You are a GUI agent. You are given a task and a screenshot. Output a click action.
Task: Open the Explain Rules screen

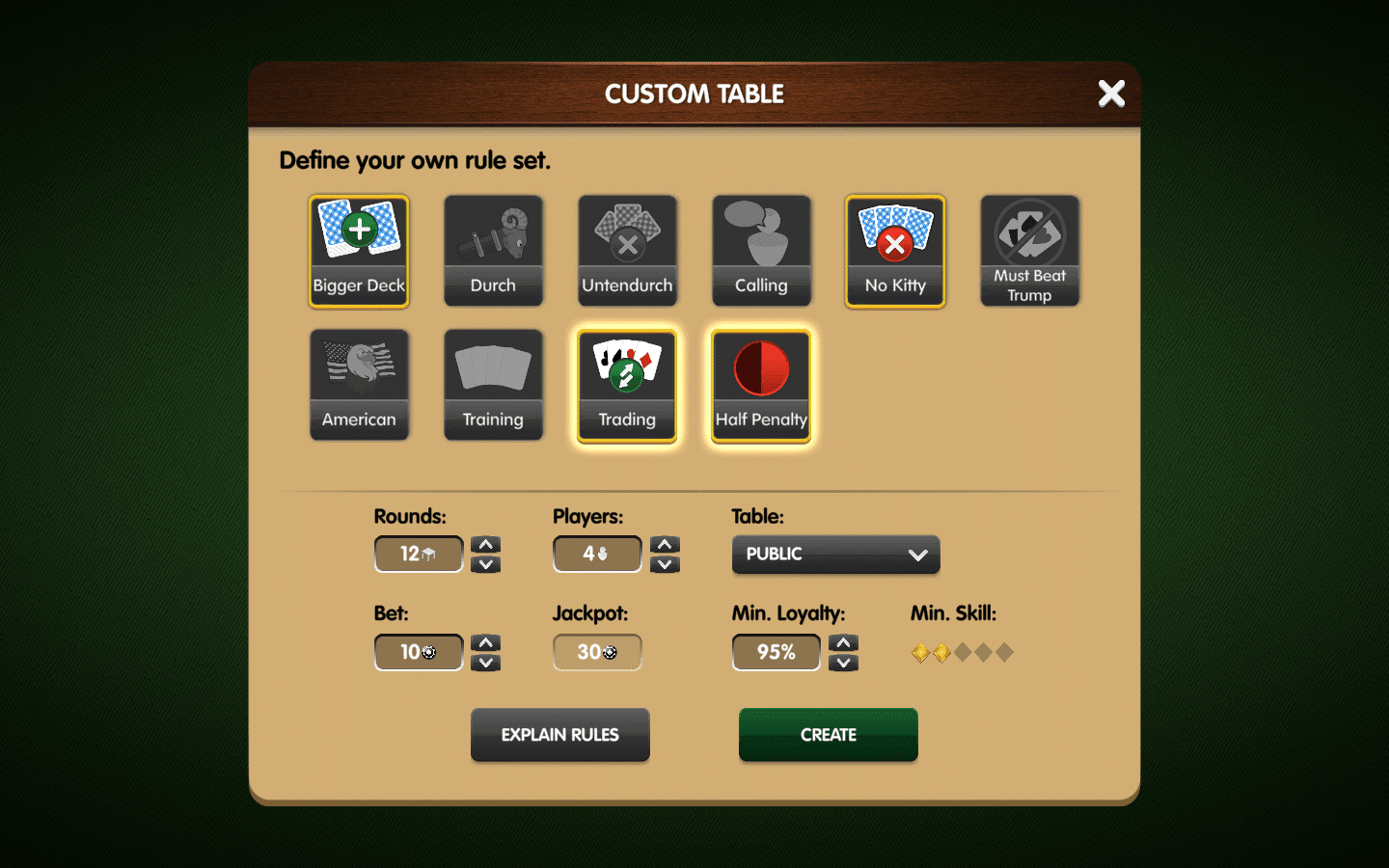[x=559, y=735]
